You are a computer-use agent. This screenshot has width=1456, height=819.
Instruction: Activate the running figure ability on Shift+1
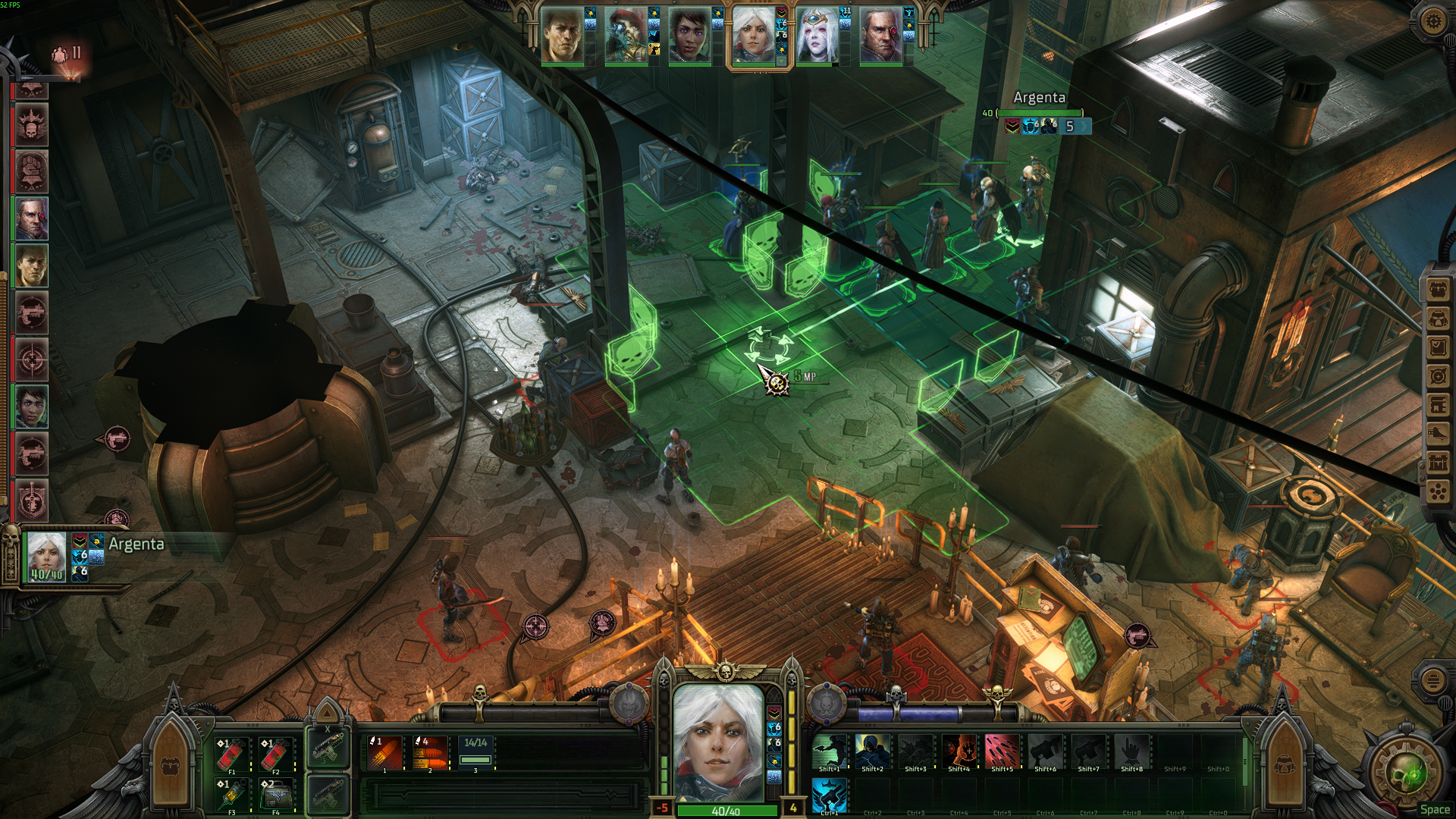(829, 751)
